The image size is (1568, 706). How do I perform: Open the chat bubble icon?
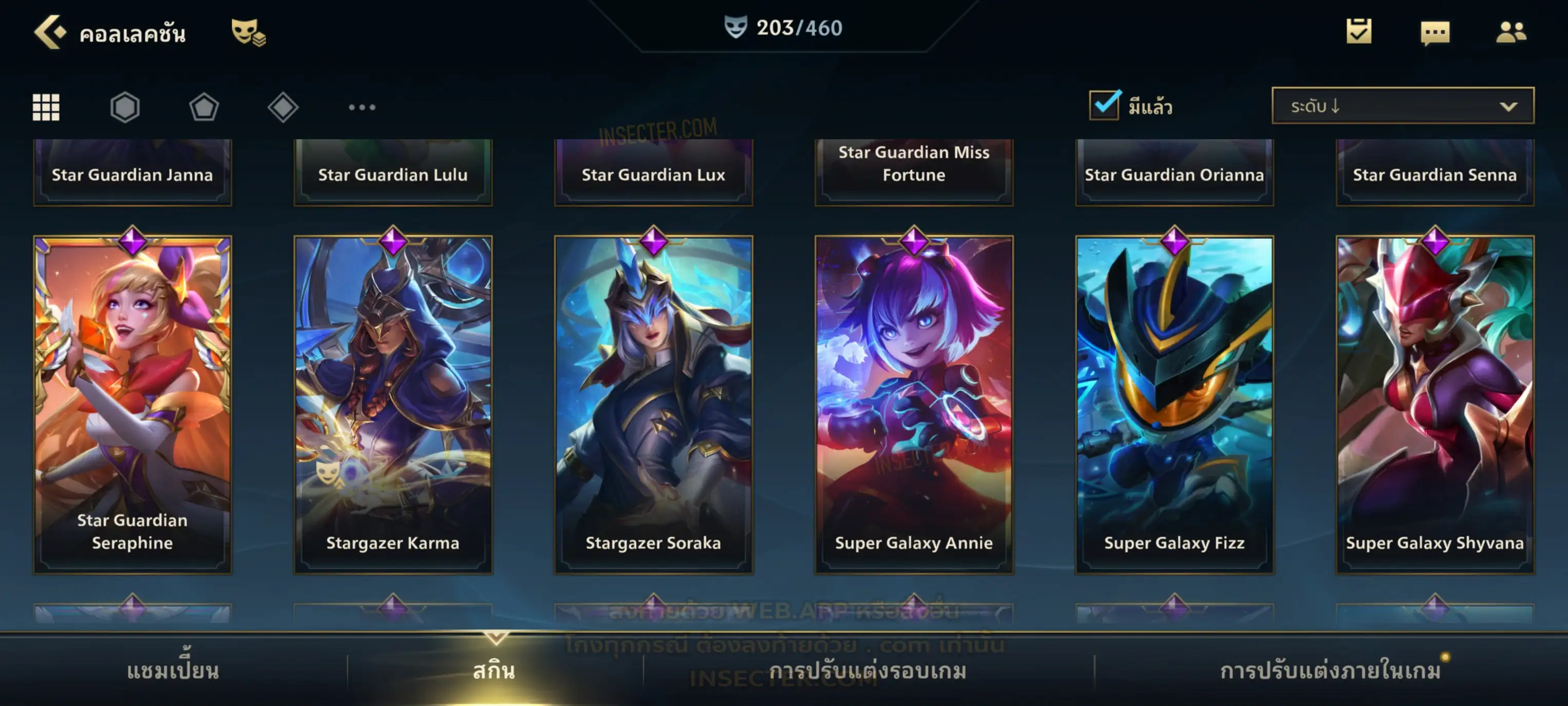coord(1435,33)
